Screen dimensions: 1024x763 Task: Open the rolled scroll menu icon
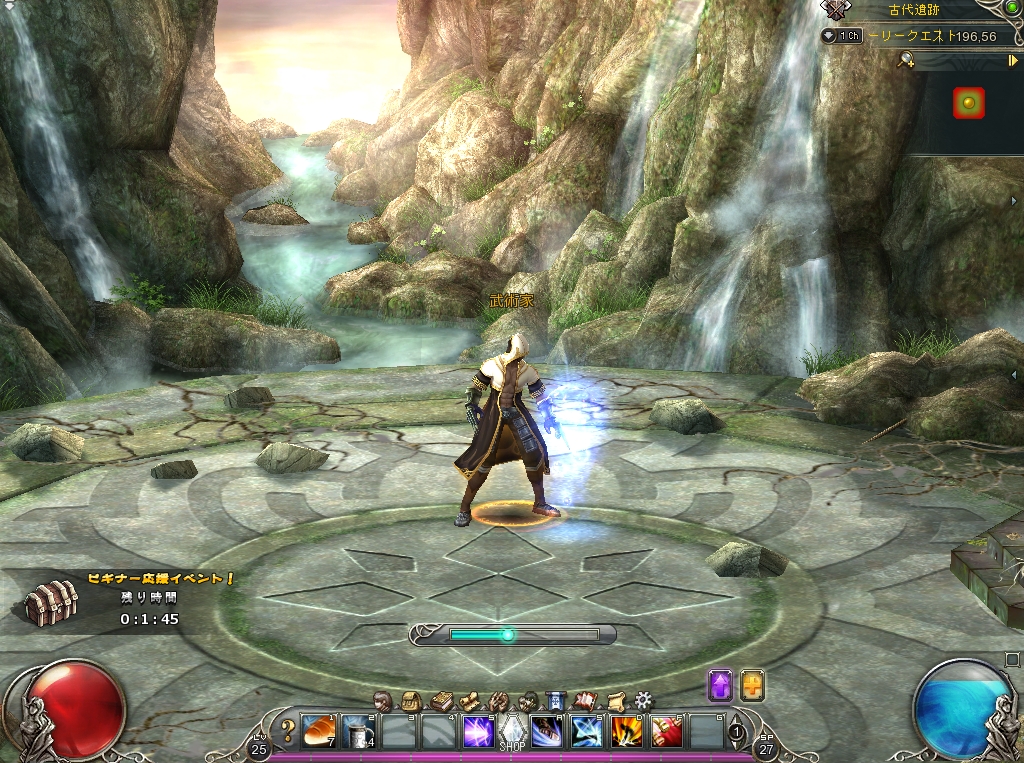(615, 700)
